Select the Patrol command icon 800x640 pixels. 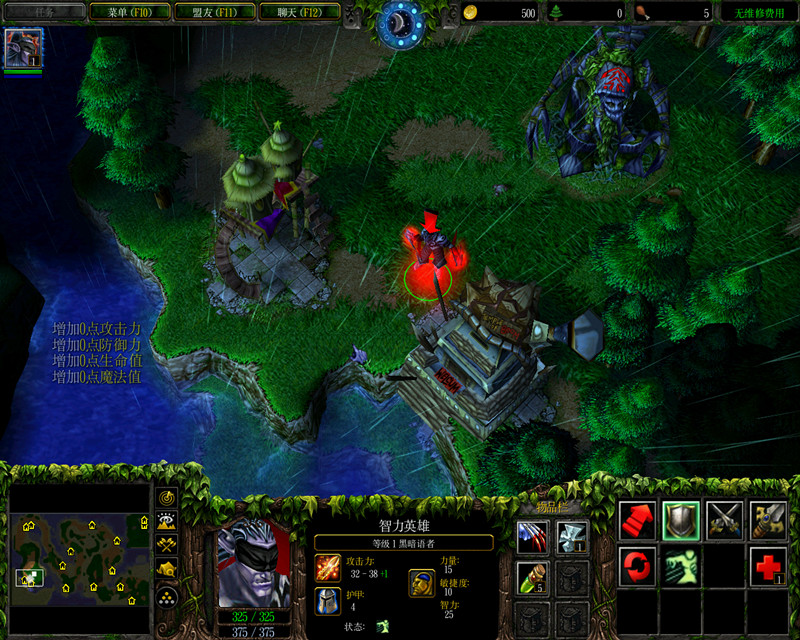click(x=768, y=520)
